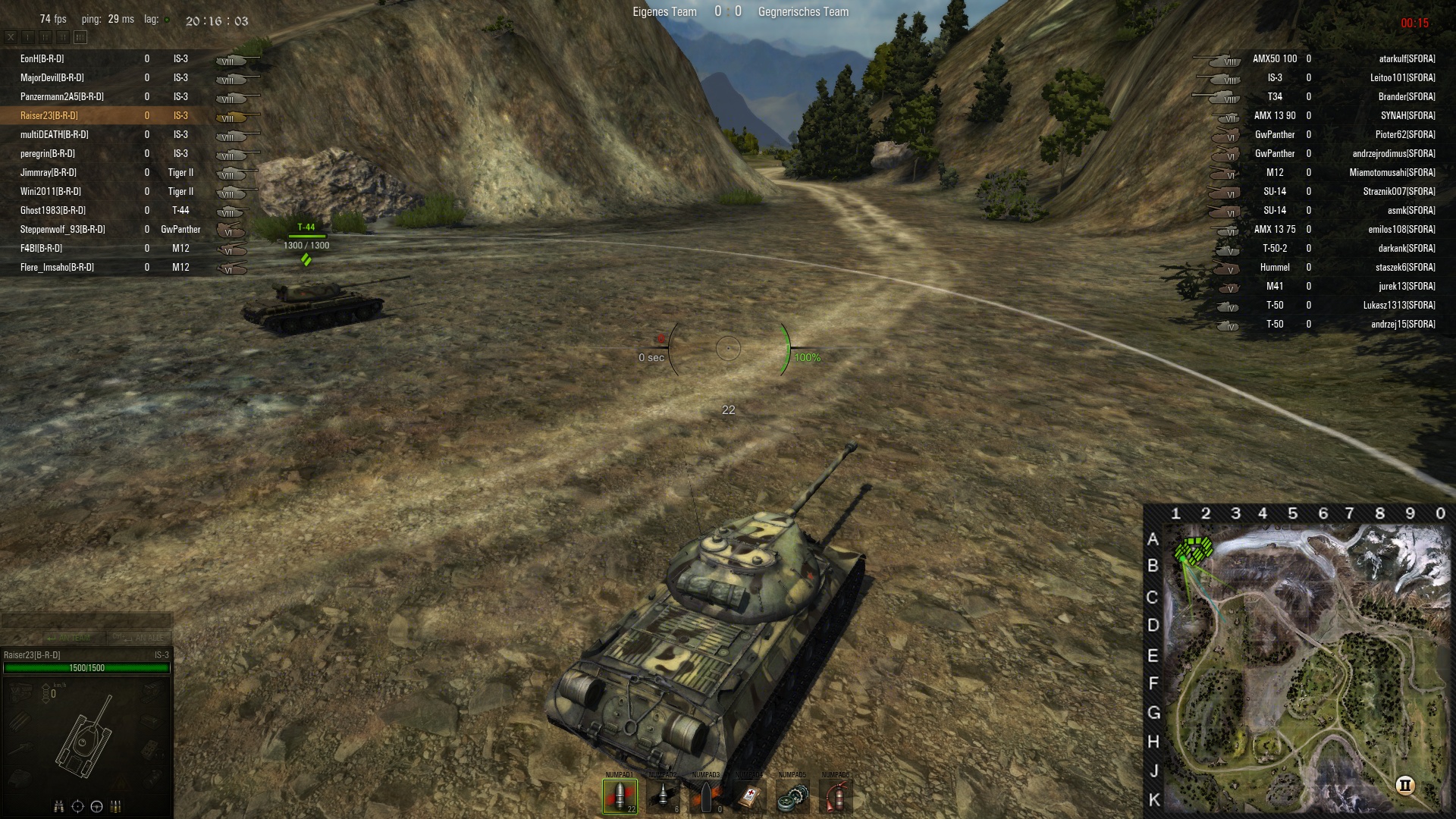The width and height of the screenshot is (1456, 819).
Task: Choose the full three-column player list layout
Action: click(80, 36)
